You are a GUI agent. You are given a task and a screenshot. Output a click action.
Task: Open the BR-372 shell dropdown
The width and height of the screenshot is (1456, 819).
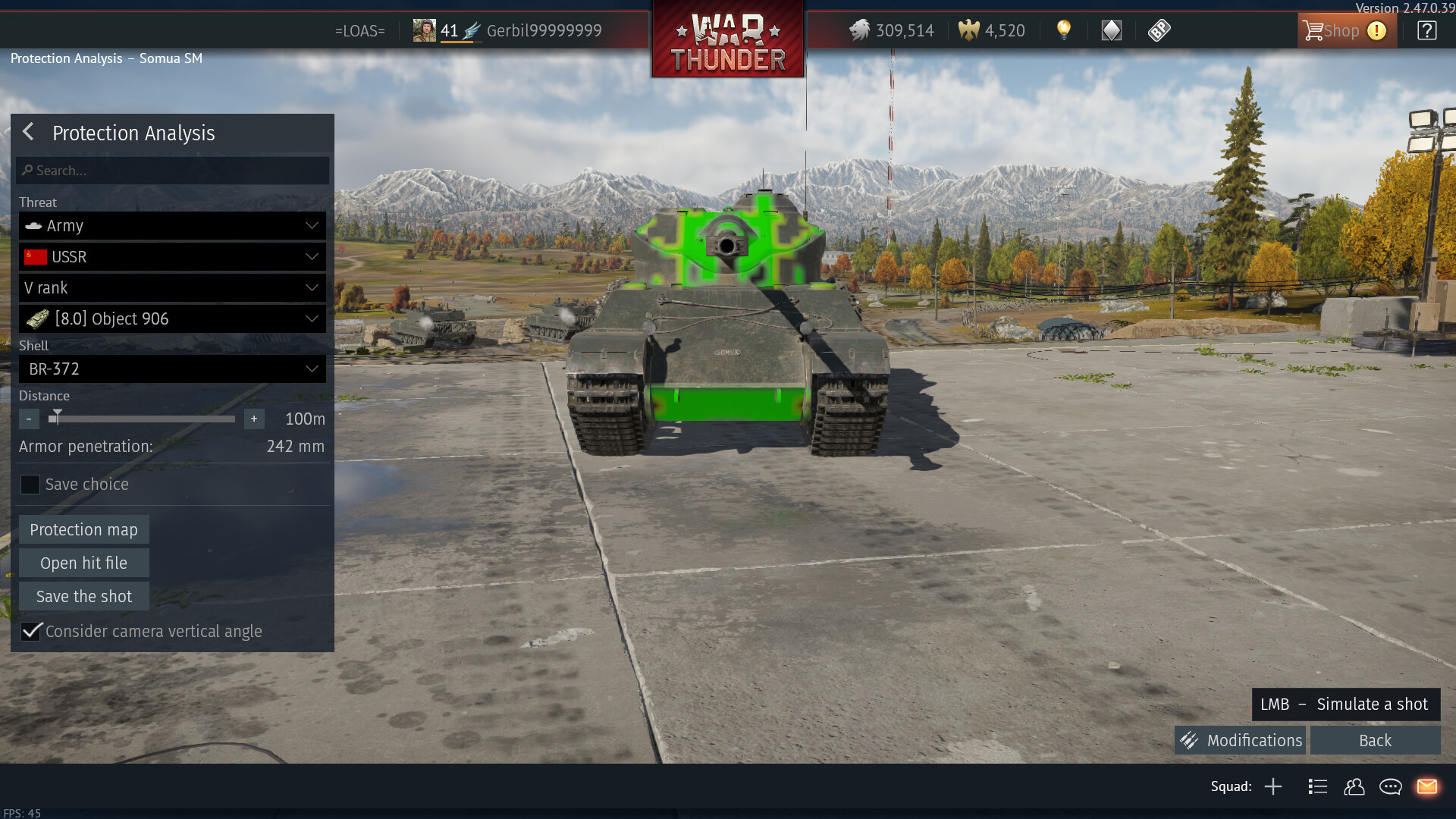point(172,369)
